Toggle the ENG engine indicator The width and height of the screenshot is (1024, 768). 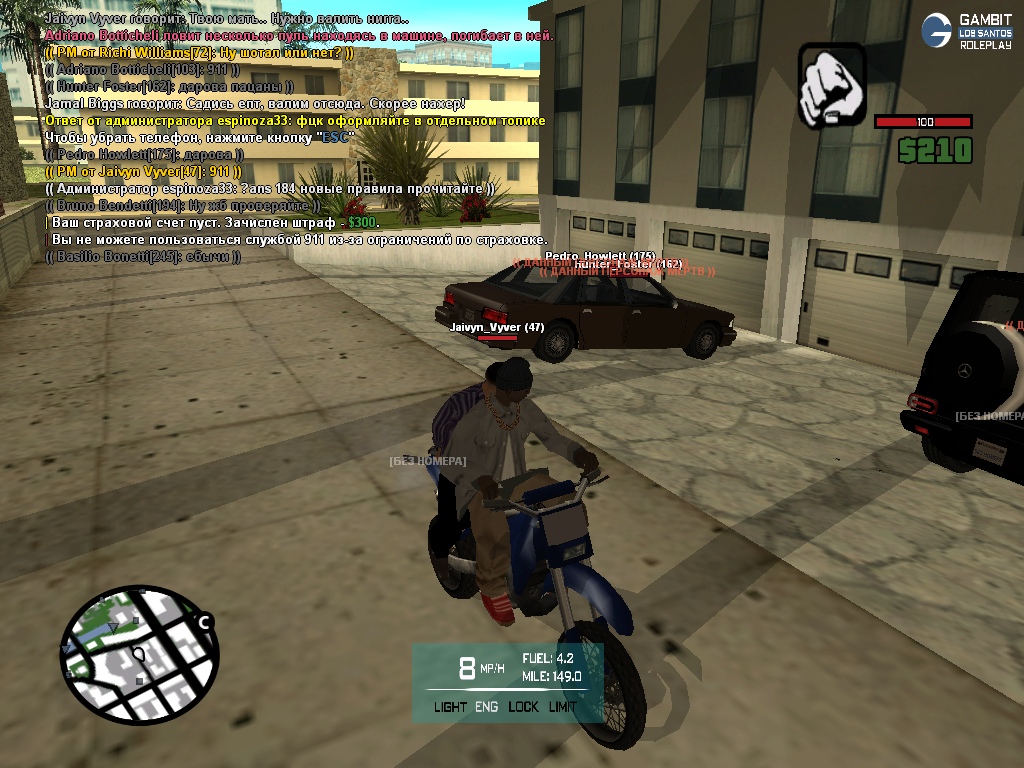coord(486,707)
